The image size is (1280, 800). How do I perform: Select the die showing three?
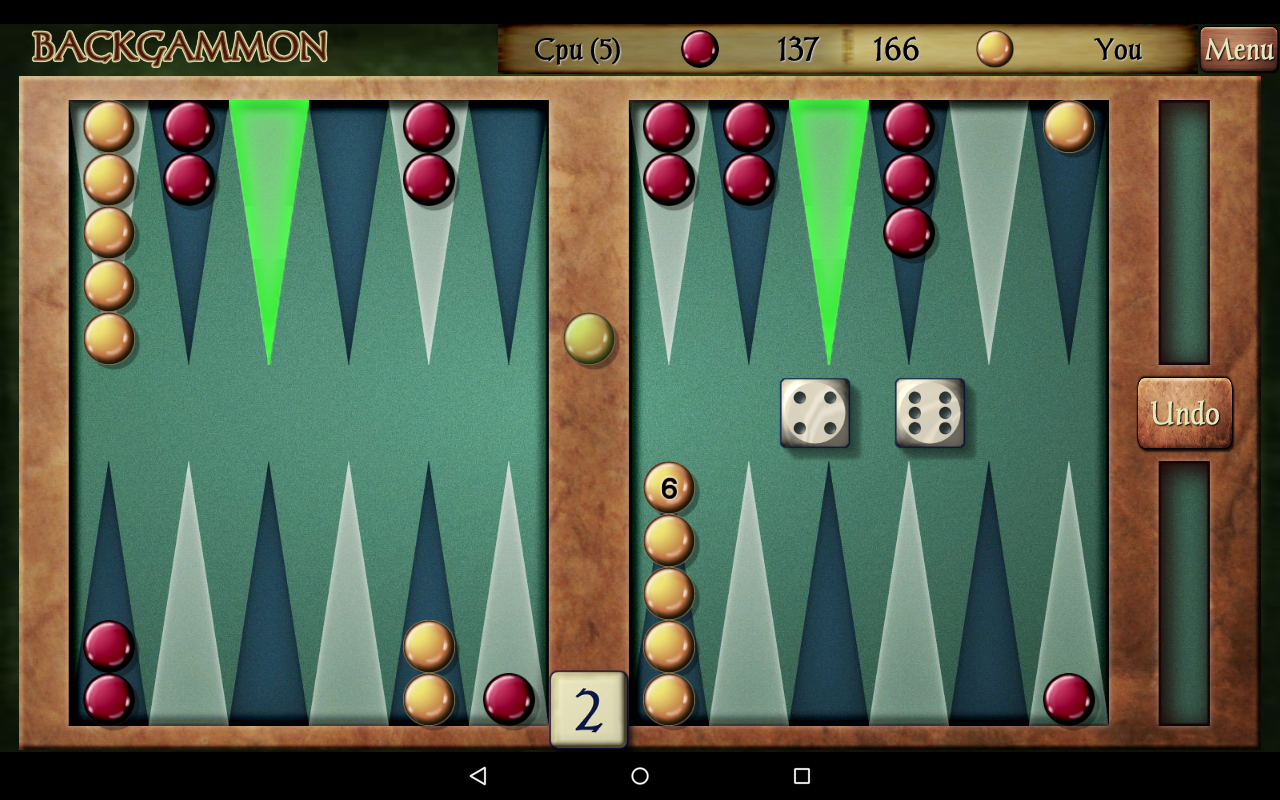(815, 411)
